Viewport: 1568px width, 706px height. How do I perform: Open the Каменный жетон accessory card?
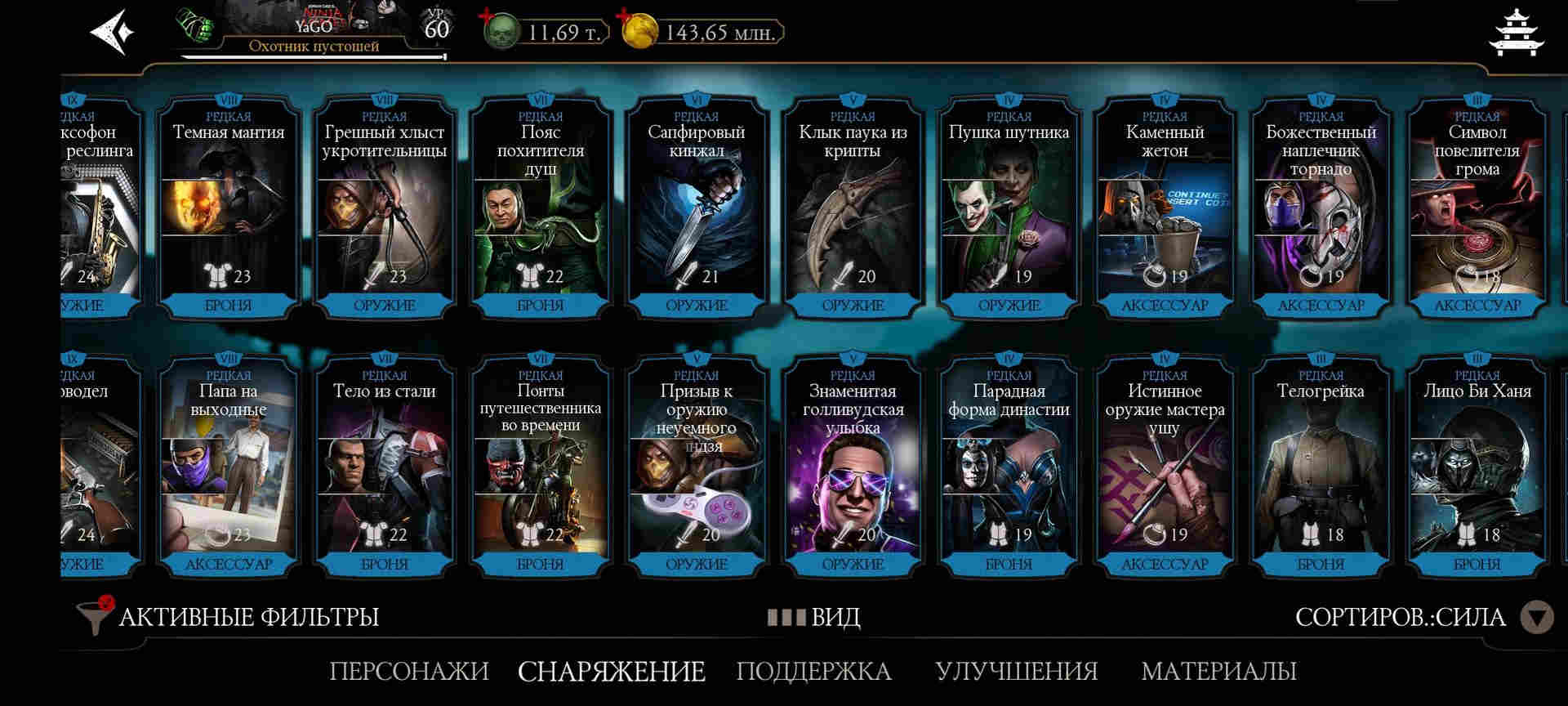(1165, 208)
